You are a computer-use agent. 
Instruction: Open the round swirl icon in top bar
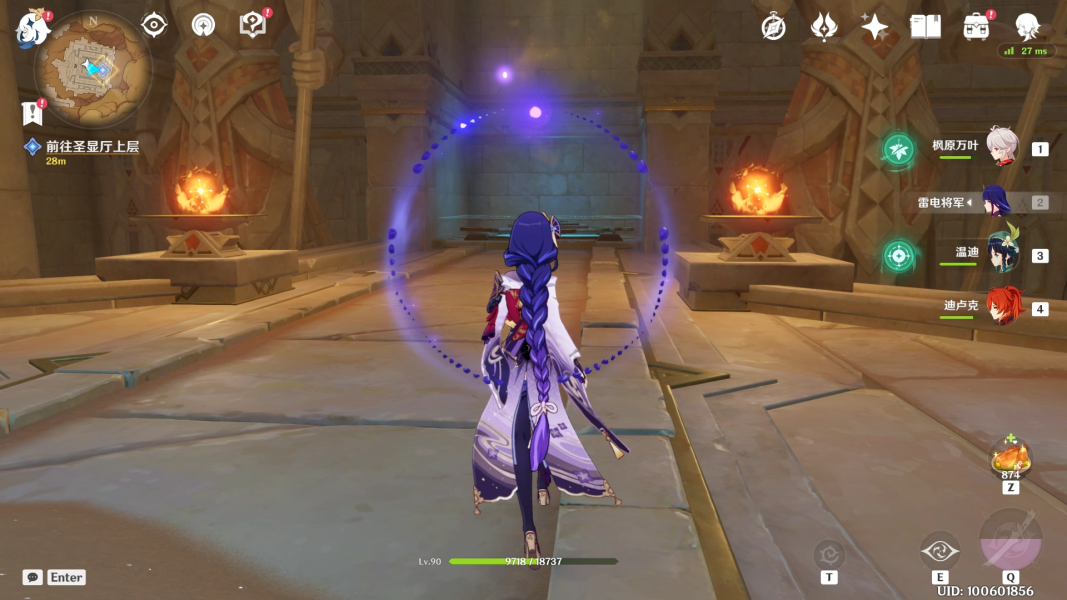click(x=203, y=25)
